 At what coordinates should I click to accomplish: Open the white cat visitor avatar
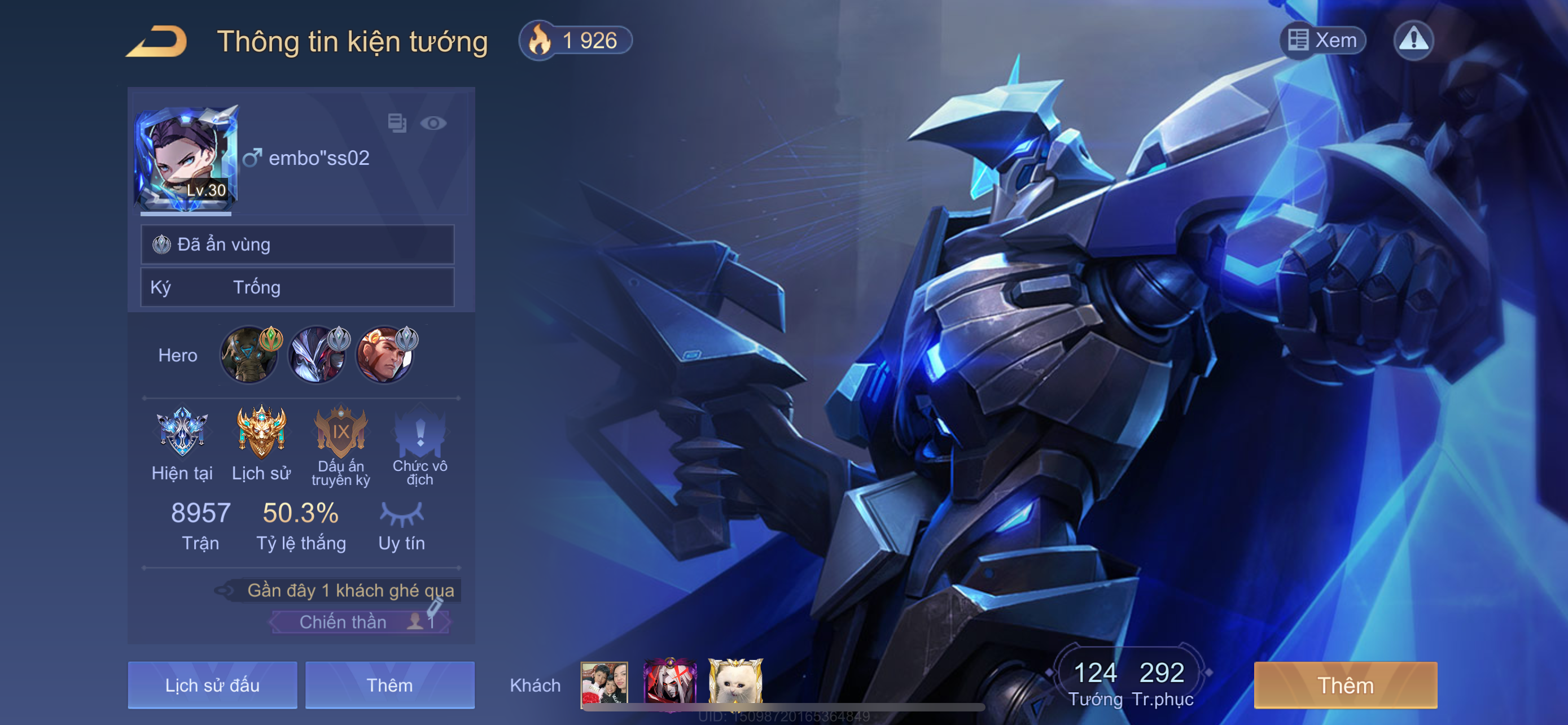tap(735, 682)
